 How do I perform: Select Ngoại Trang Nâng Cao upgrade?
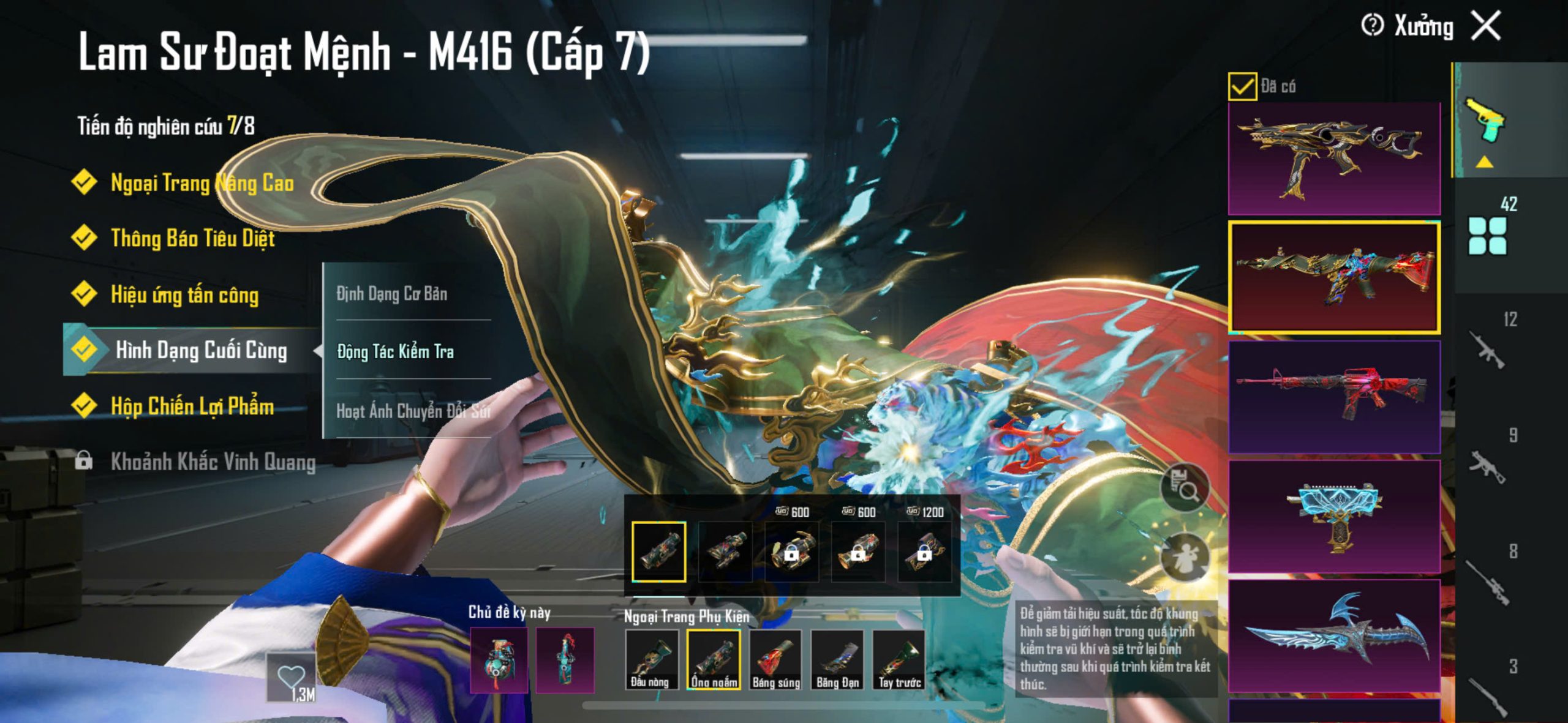pos(202,182)
